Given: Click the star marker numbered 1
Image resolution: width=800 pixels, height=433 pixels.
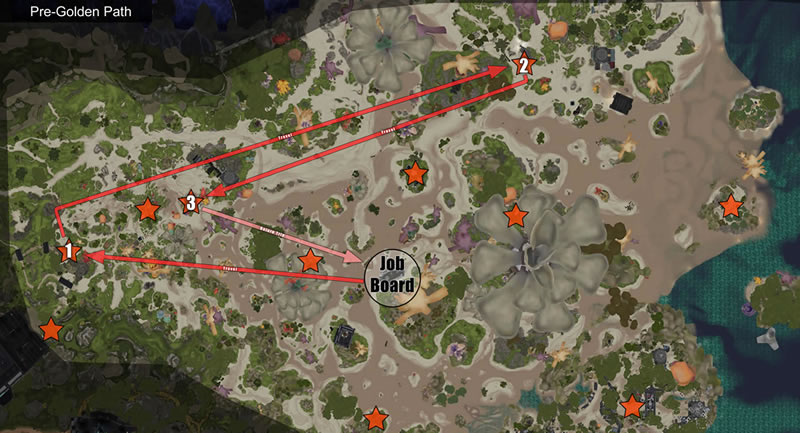Looking at the screenshot, I should (x=67, y=250).
